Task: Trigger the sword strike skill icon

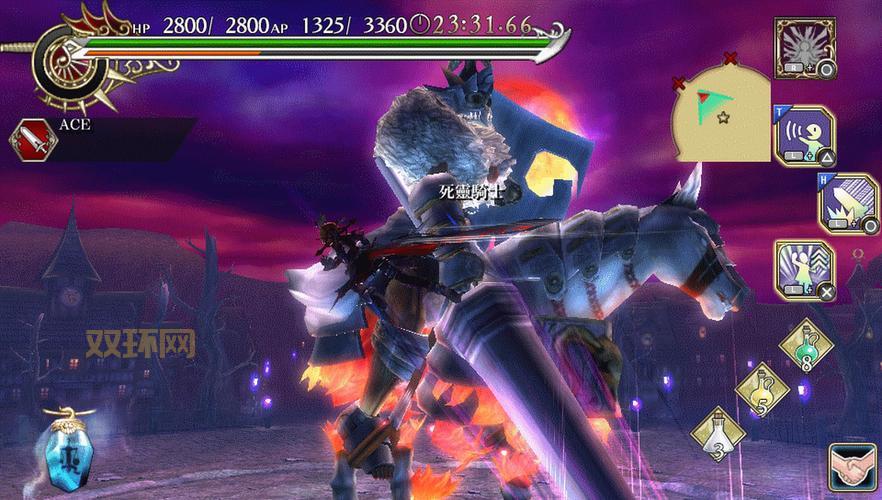Action: point(848,203)
